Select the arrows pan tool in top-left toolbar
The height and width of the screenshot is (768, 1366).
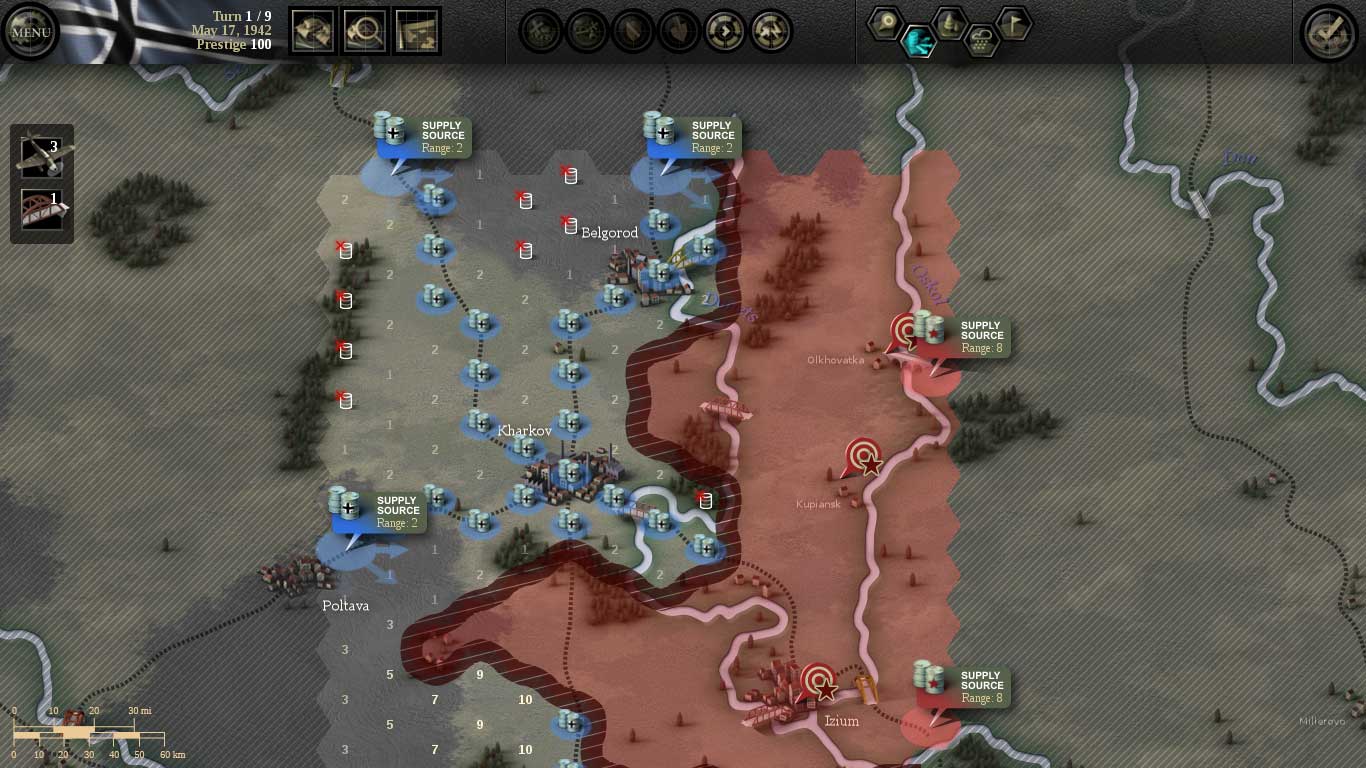pos(312,30)
